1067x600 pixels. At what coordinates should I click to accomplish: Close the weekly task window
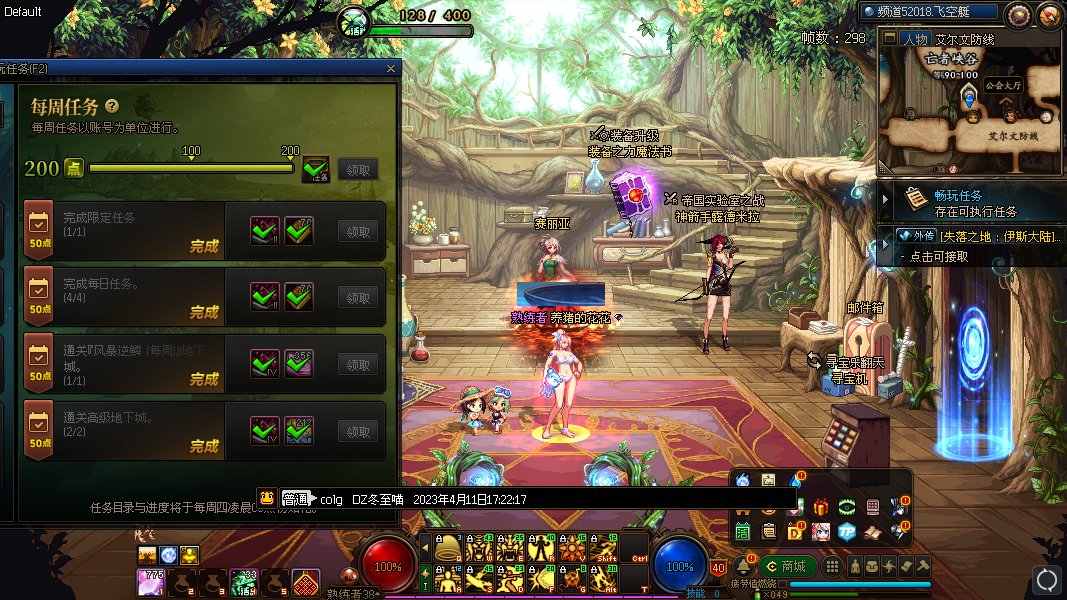point(392,68)
